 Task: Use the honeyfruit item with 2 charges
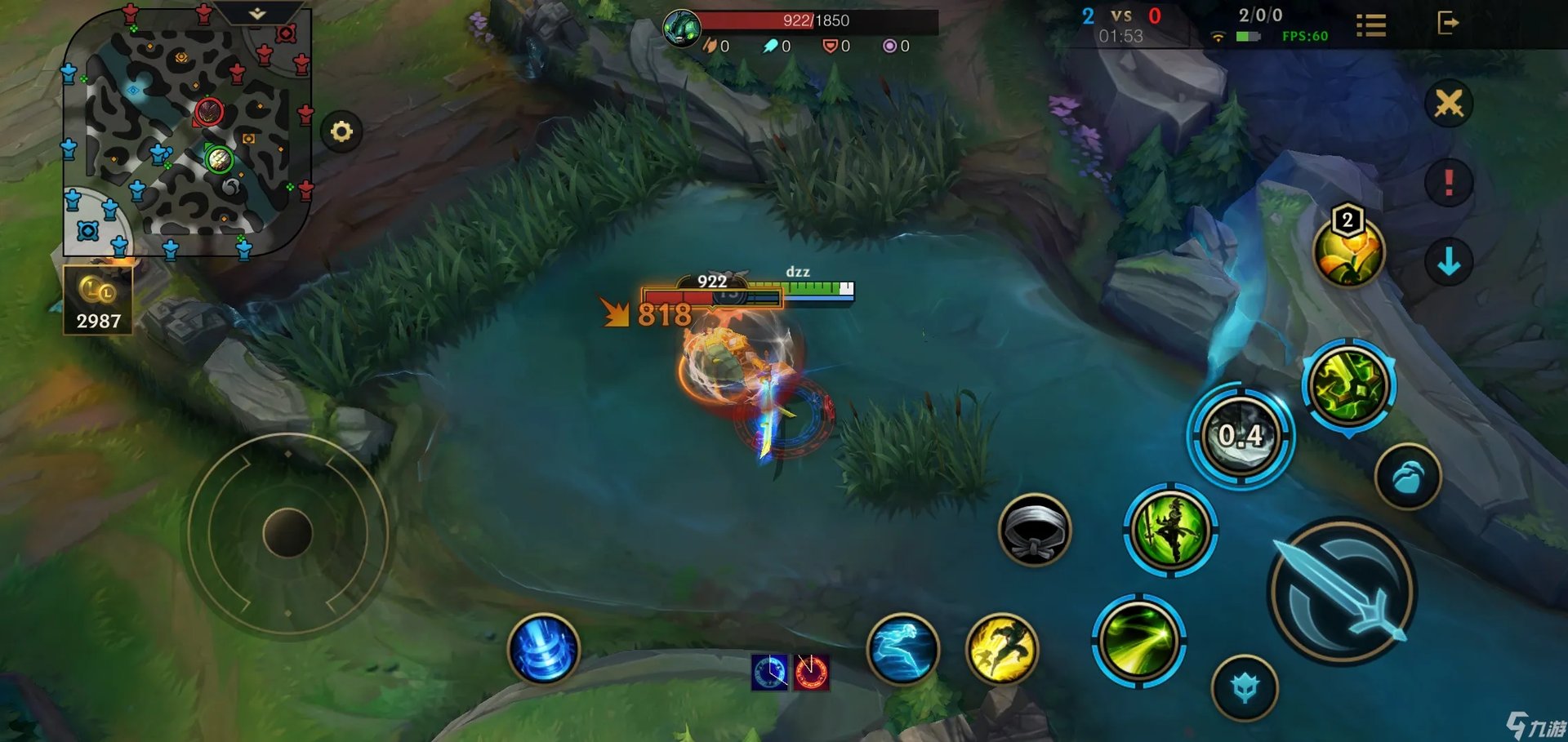(x=1348, y=251)
